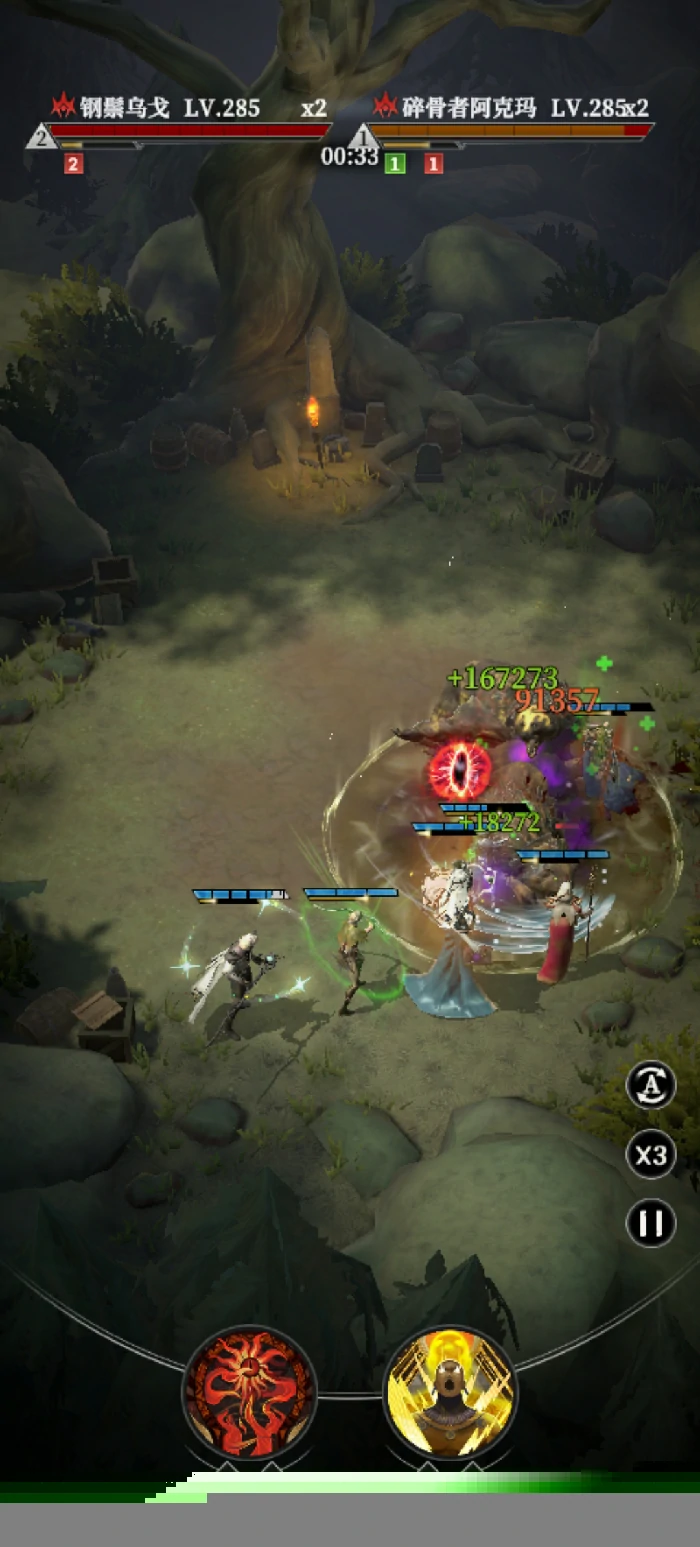Activate the golden radiant hero ultimate skill
This screenshot has width=700, height=1547.
pos(450,1393)
